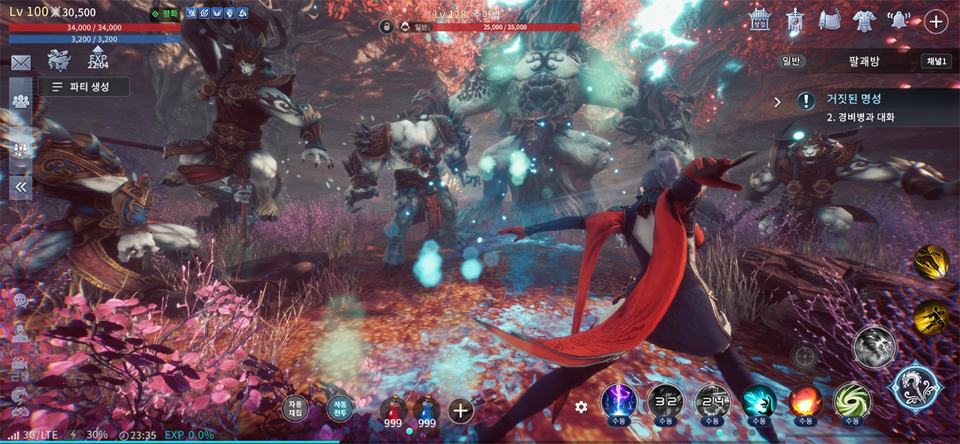Activate the green whirlwind skill
The height and width of the screenshot is (444, 960).
(x=852, y=402)
